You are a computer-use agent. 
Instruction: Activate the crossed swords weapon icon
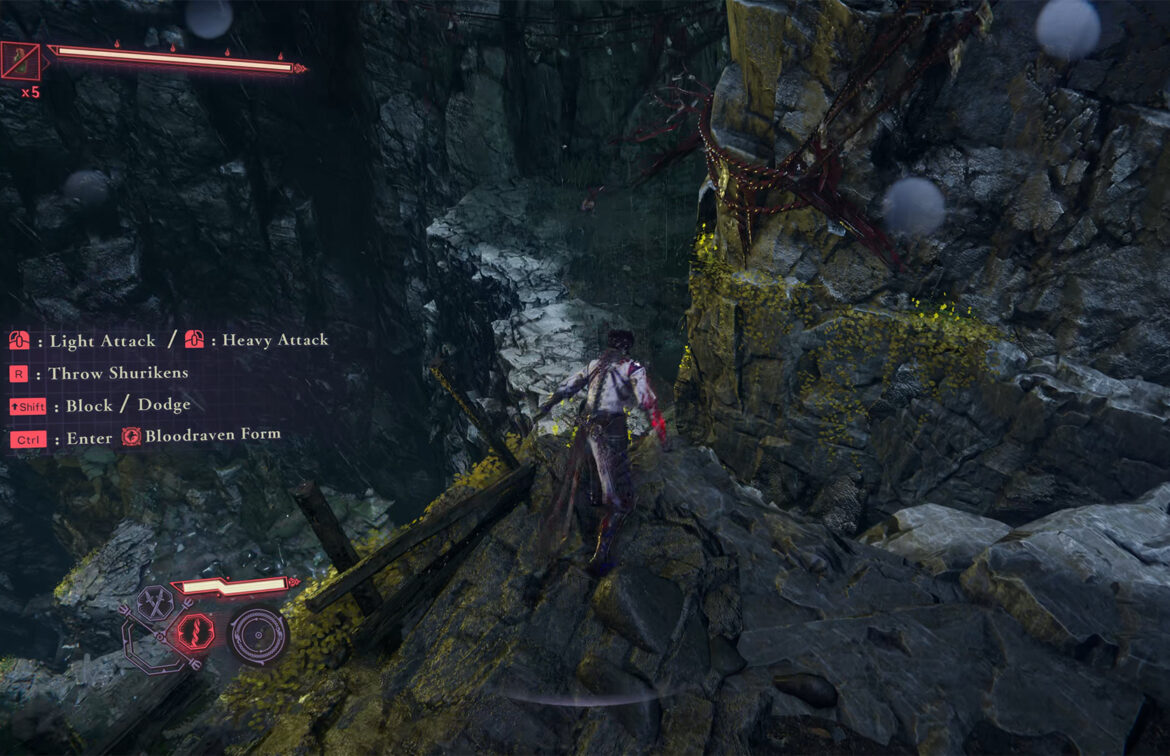click(x=157, y=603)
